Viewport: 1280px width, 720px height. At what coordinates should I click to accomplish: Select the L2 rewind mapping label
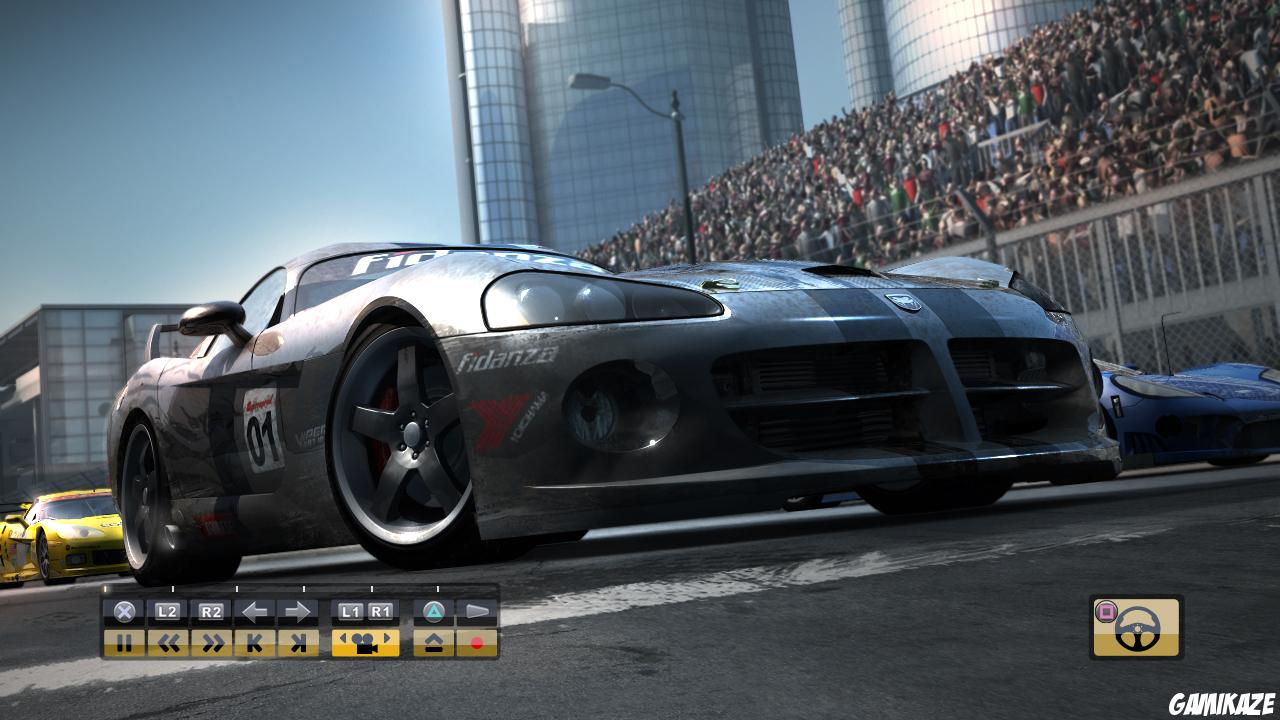pyautogui.click(x=167, y=611)
